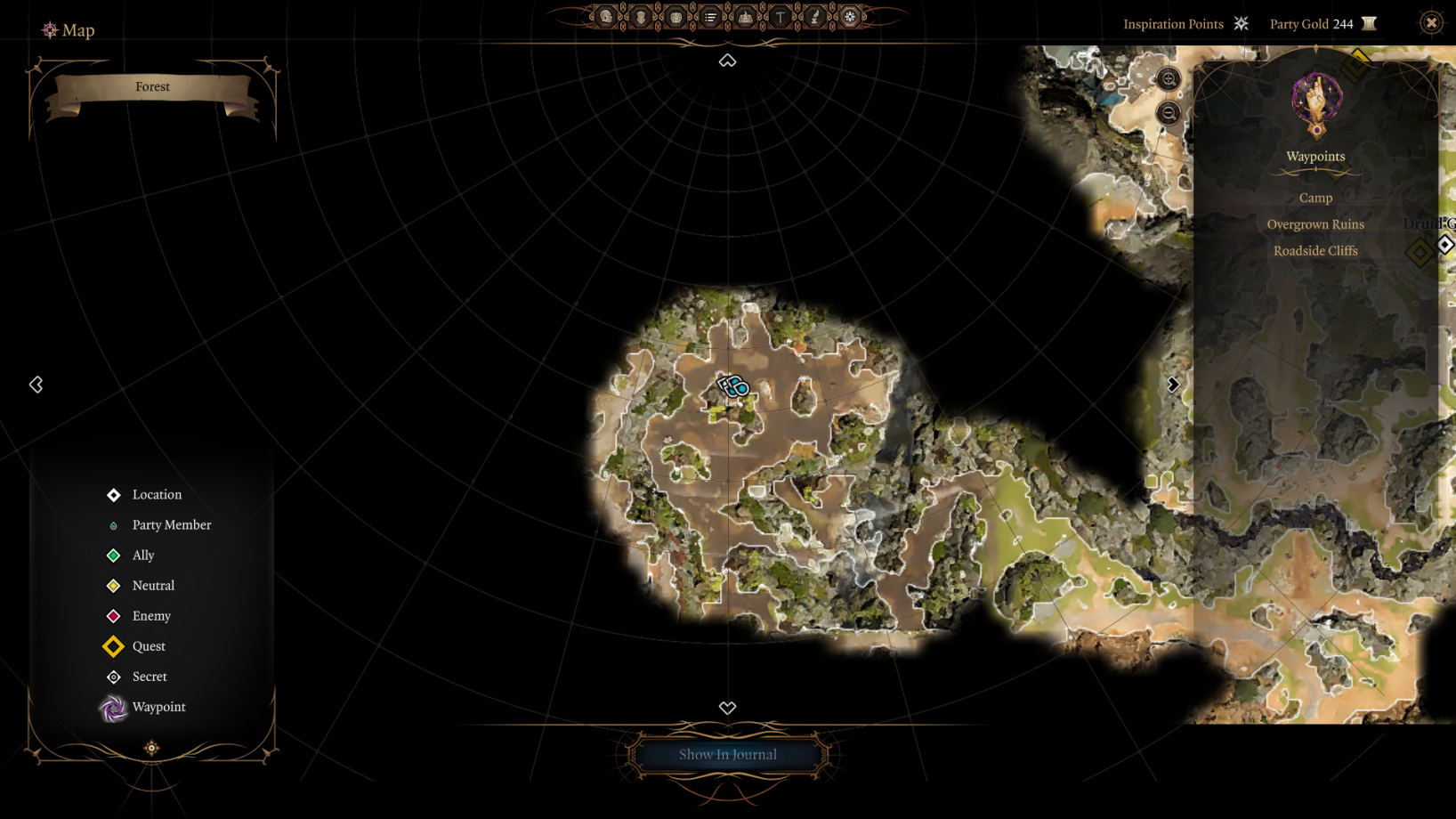
Task: Open the Inventory backpack icon
Action: 675,17
